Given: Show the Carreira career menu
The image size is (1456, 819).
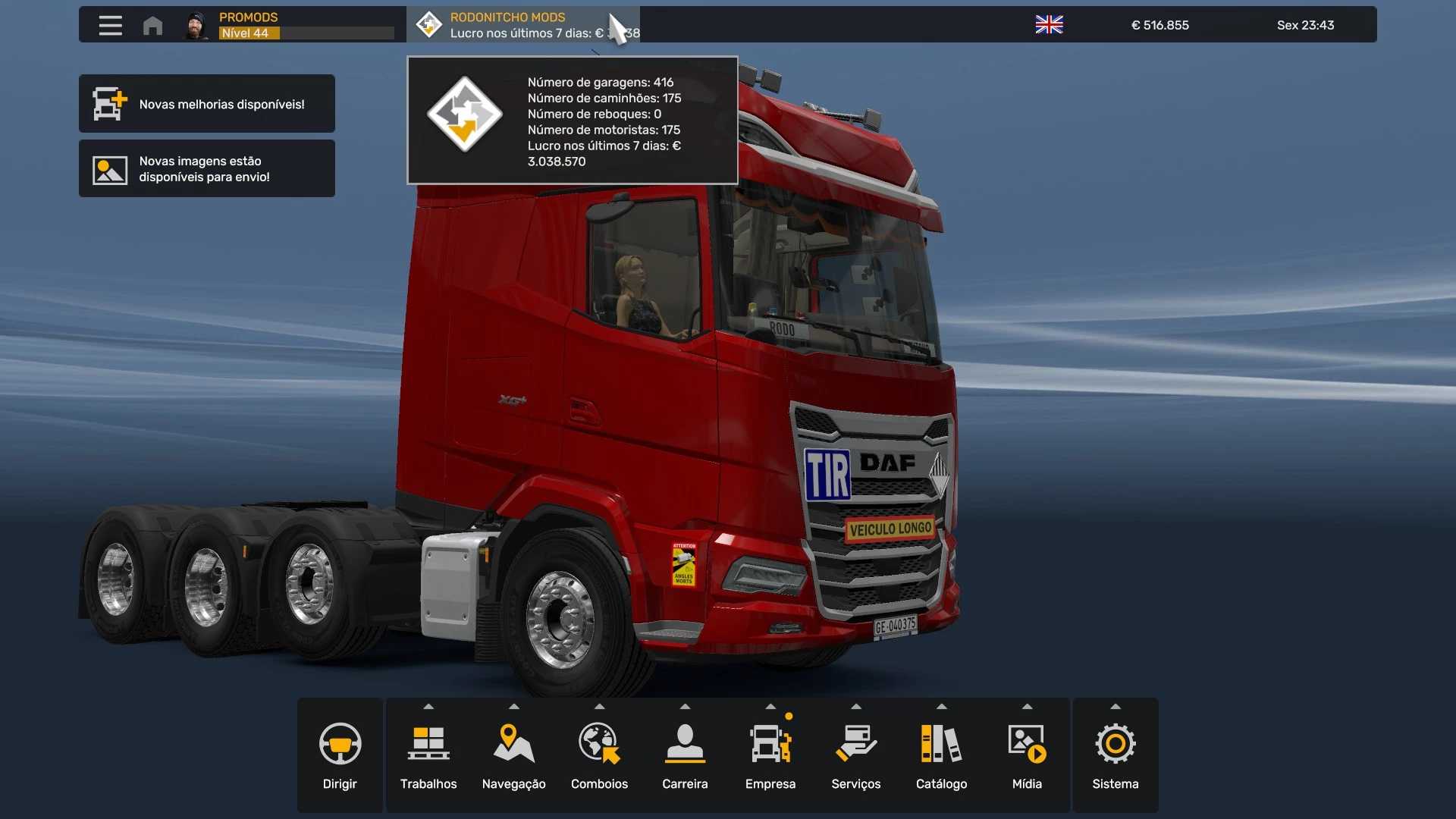Looking at the screenshot, I should point(685,755).
